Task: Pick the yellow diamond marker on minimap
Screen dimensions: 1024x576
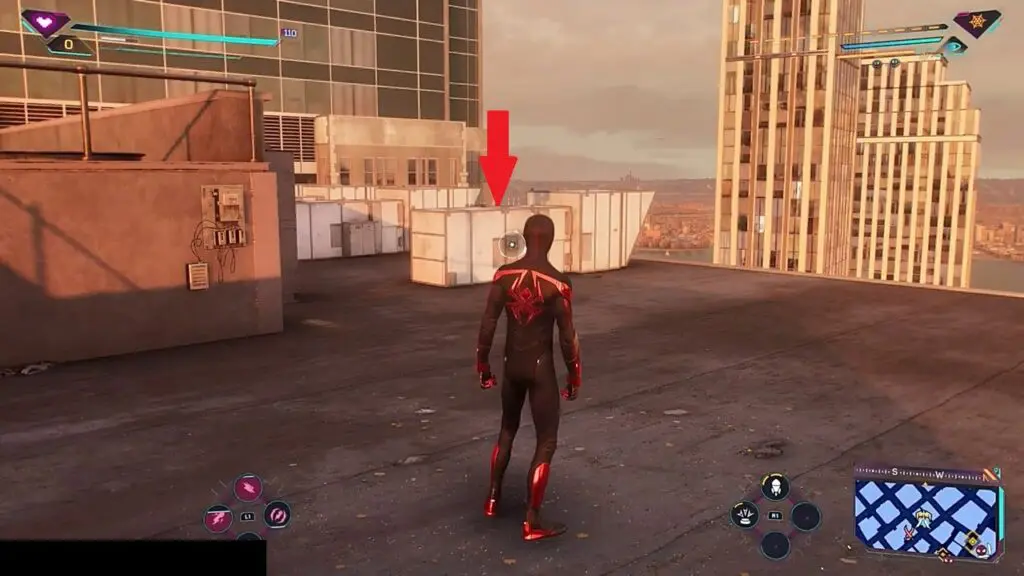Action: (970, 541)
